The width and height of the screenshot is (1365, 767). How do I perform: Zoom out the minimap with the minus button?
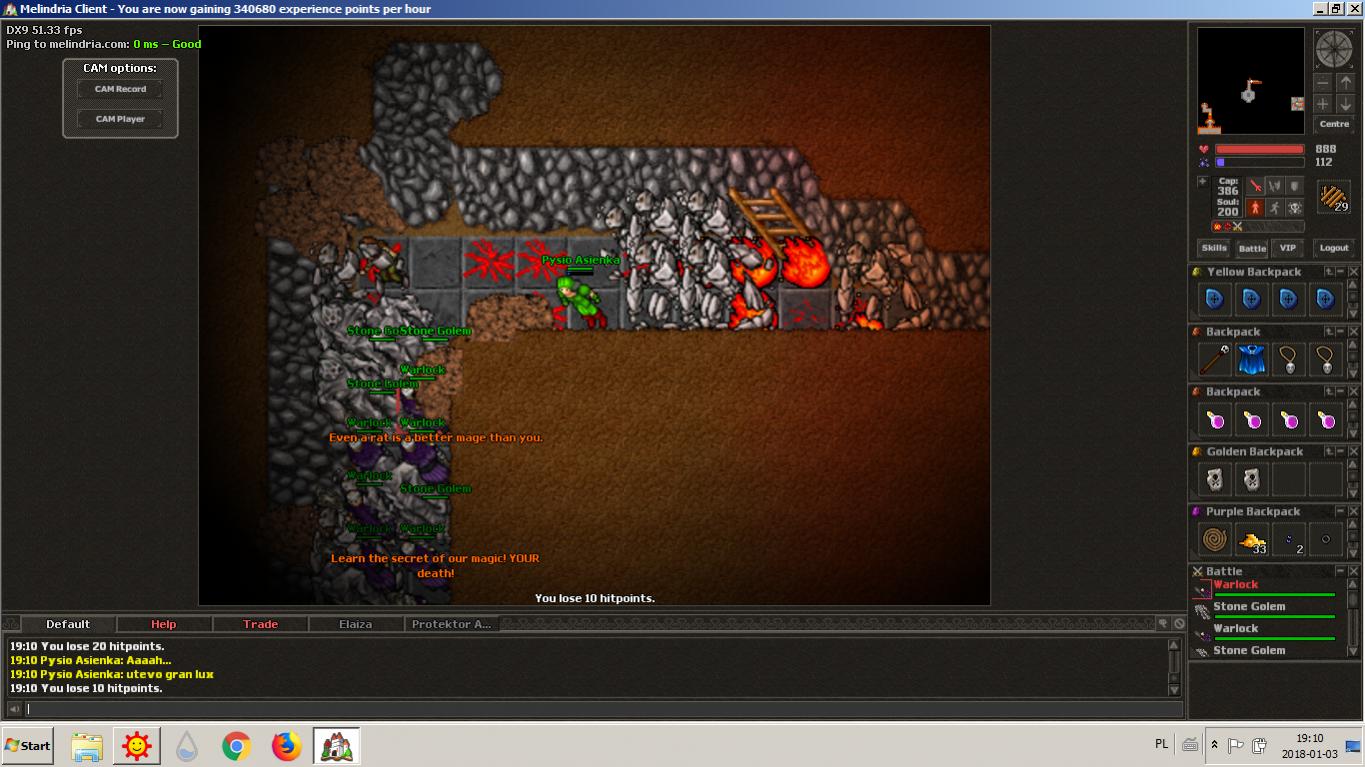coord(1323,83)
